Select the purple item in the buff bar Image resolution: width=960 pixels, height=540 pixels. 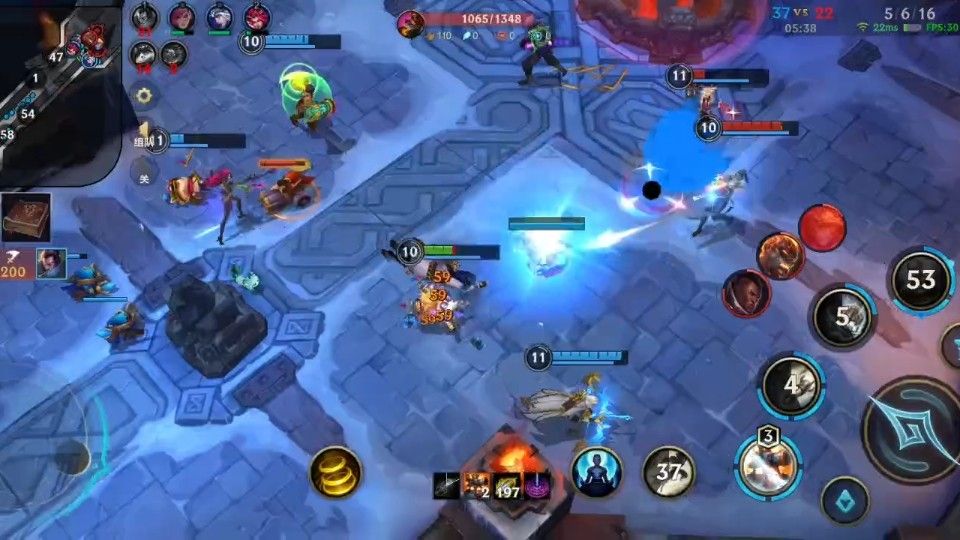(x=535, y=485)
